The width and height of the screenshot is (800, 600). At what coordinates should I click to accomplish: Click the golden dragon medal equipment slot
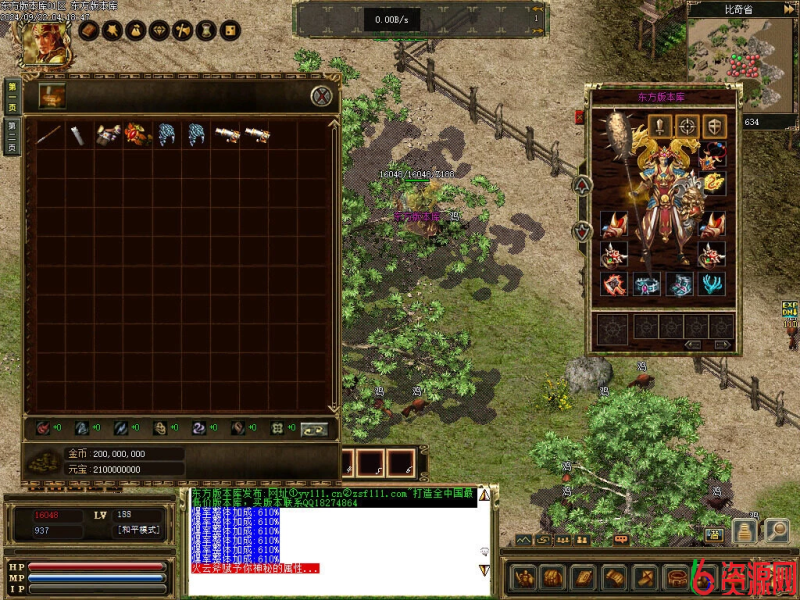[712, 183]
